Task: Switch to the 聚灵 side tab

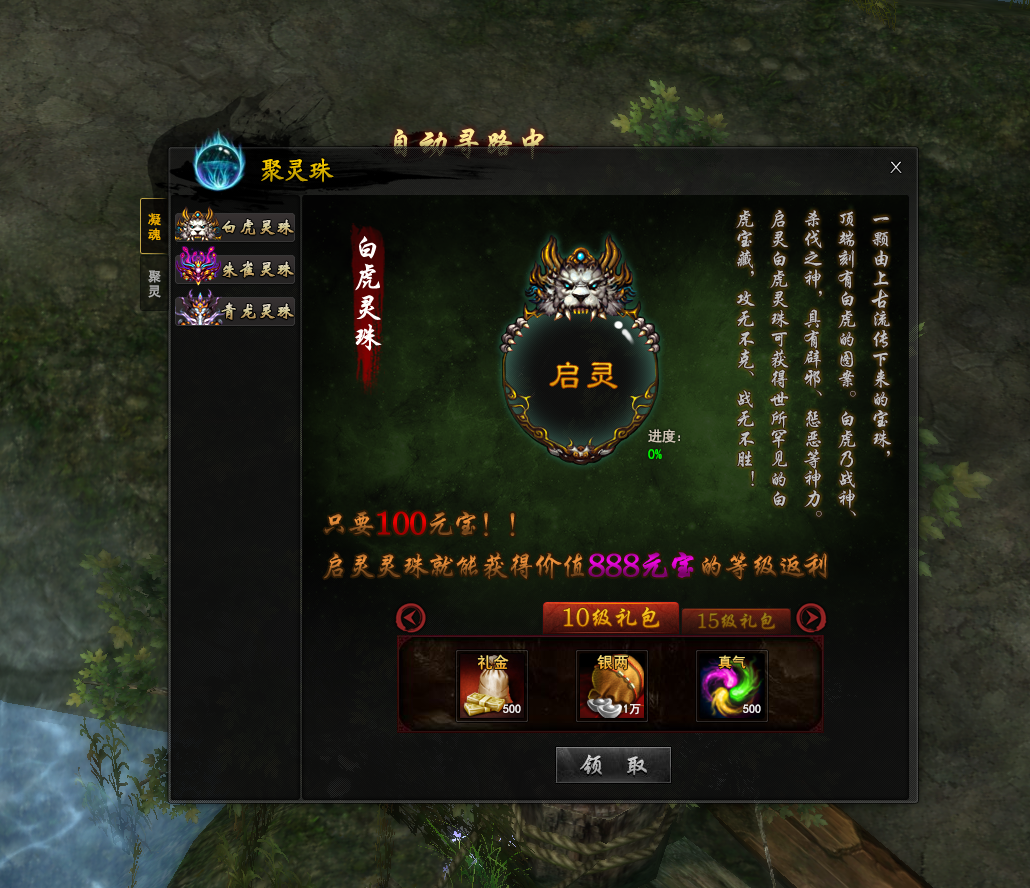Action: [x=153, y=284]
